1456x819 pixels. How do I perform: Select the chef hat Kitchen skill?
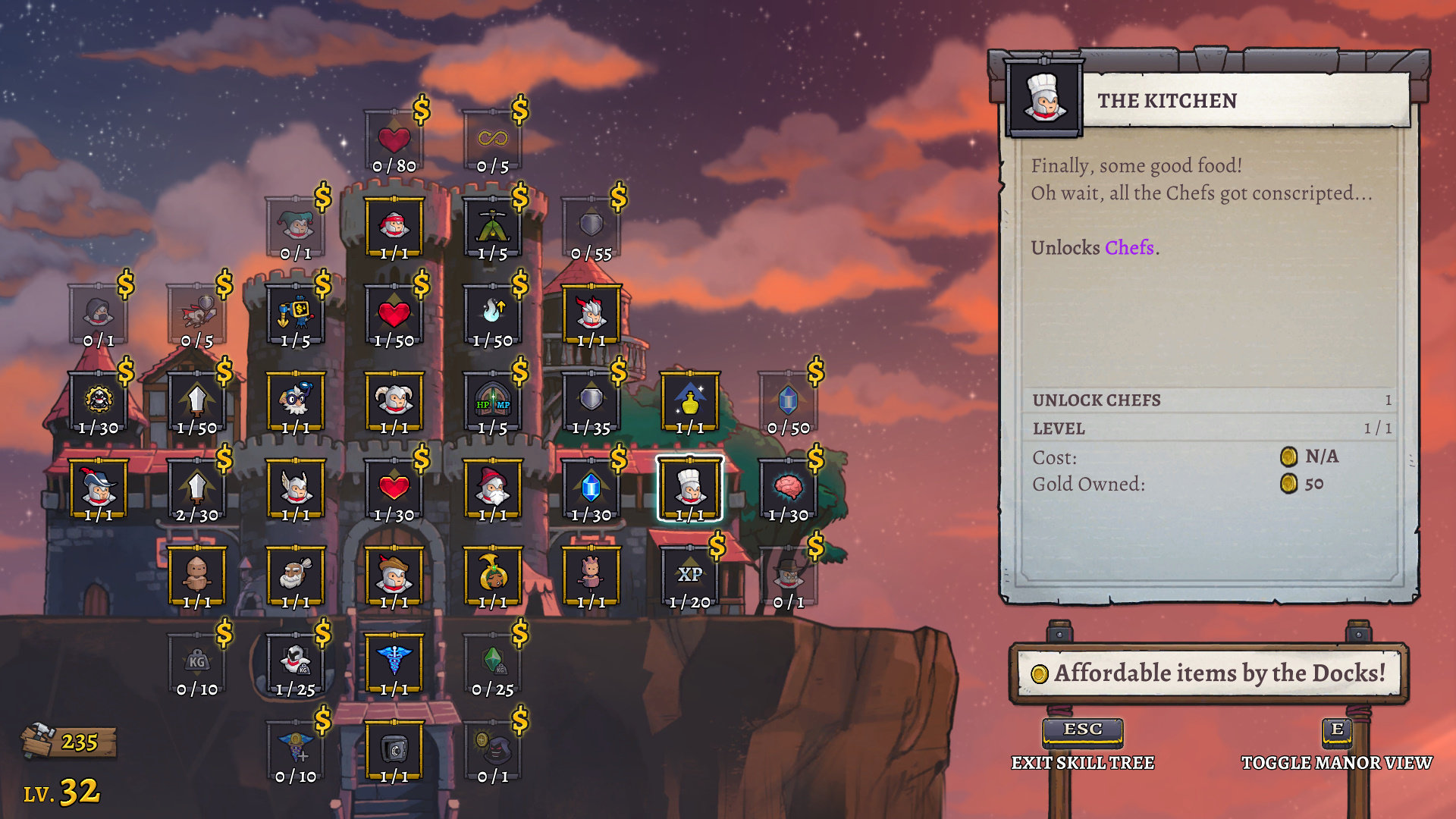[x=689, y=488]
